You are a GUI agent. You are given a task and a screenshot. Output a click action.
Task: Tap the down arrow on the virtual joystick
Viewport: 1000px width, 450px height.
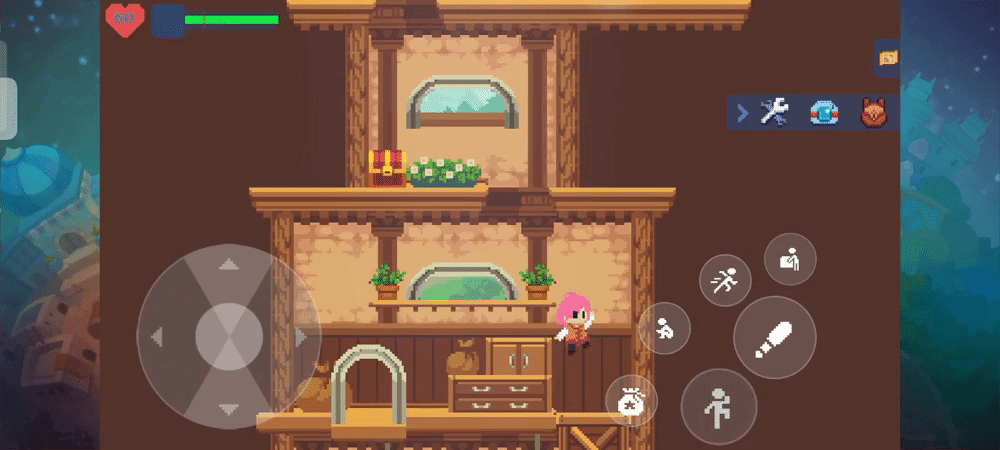(x=229, y=408)
